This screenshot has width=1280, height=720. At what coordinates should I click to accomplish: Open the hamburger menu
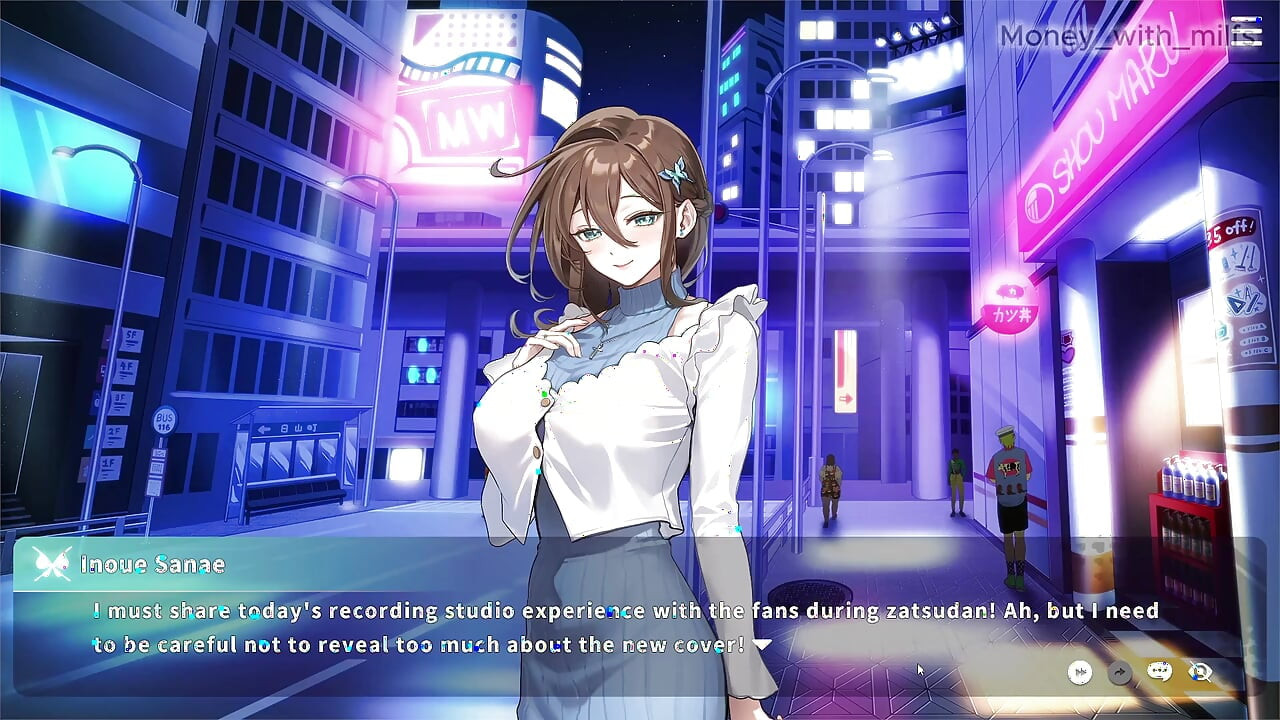coord(1246,32)
